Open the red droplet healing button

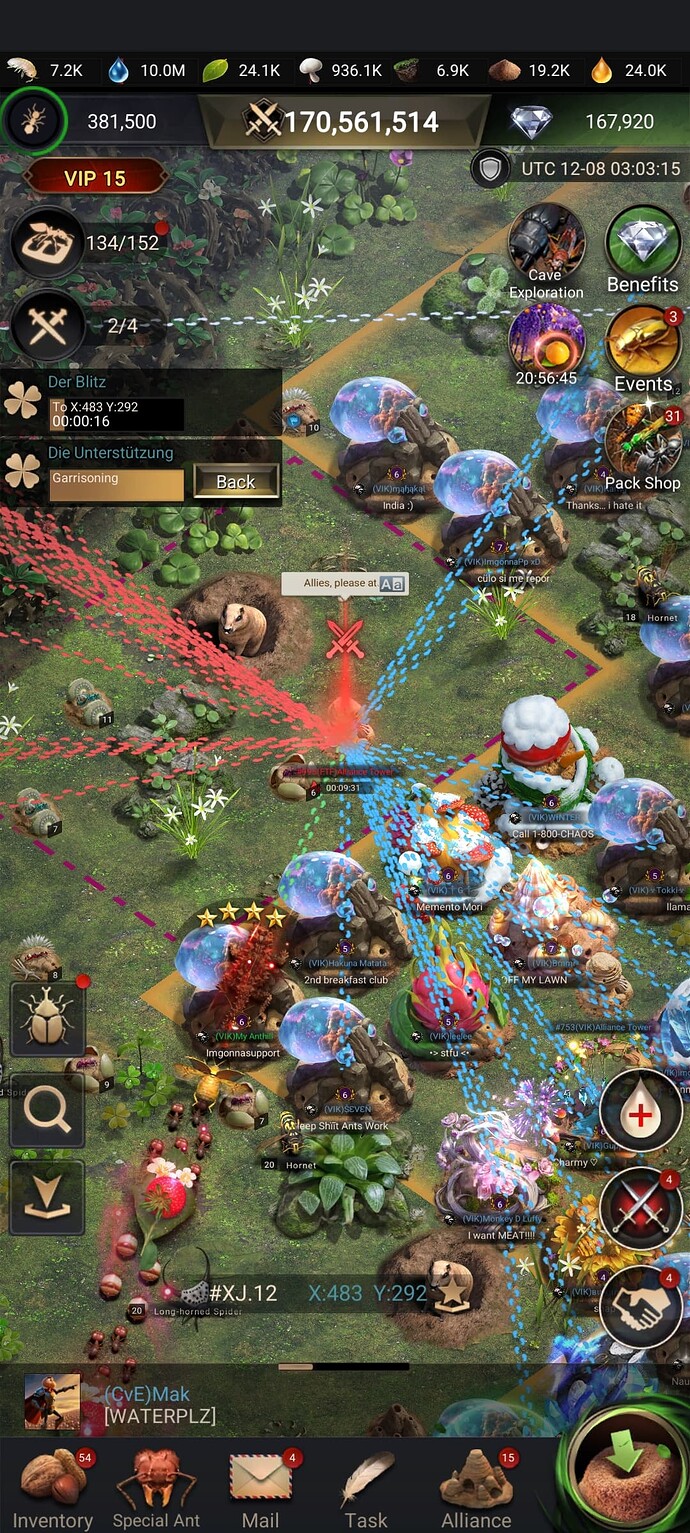tap(641, 1112)
